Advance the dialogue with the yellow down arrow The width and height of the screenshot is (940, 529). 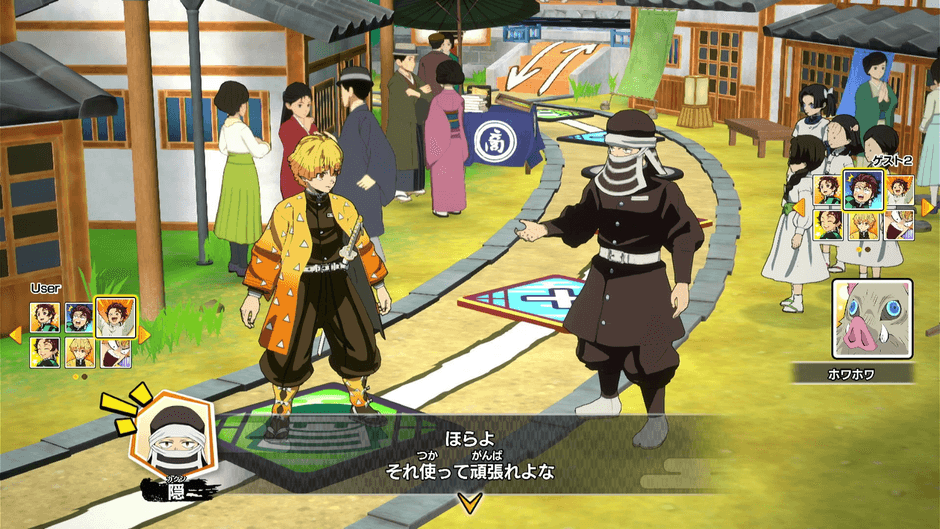(464, 501)
